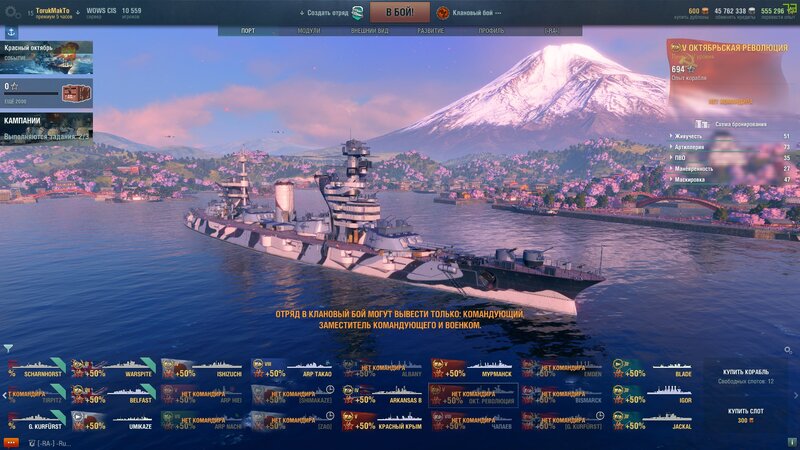
Task: Open the Кампании panel
Action: point(46,126)
